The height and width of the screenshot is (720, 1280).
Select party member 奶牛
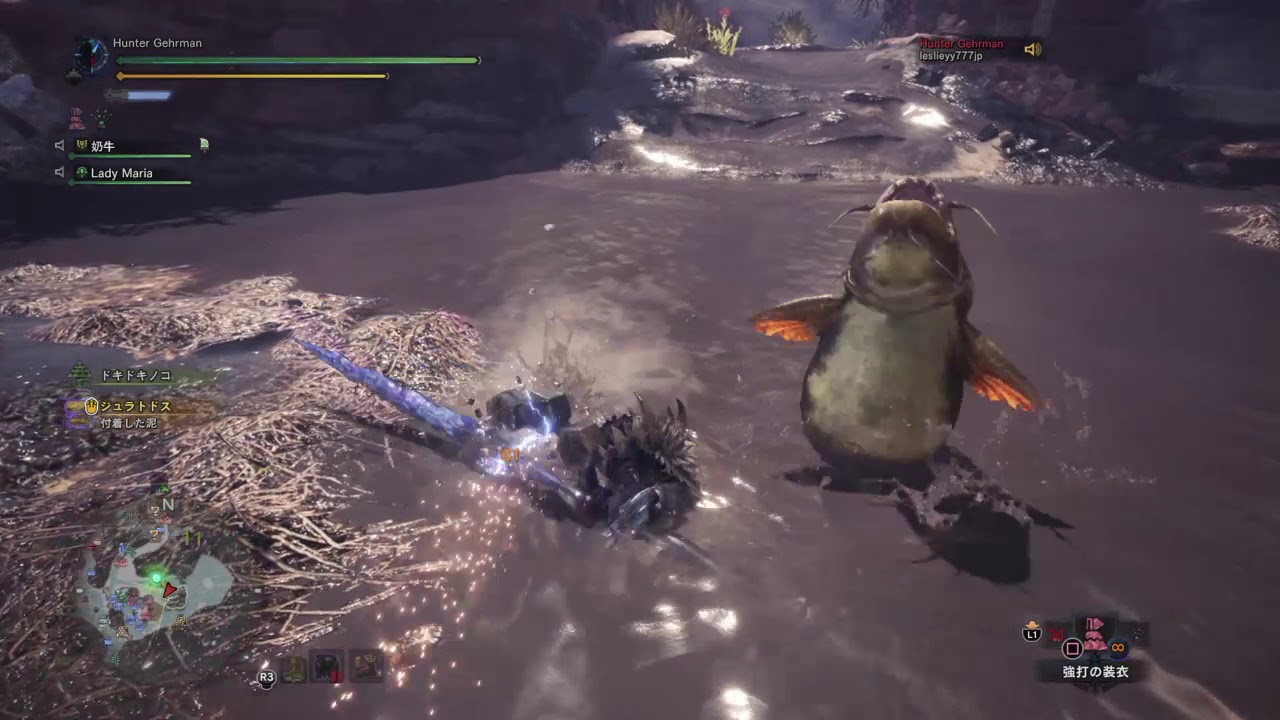102,146
